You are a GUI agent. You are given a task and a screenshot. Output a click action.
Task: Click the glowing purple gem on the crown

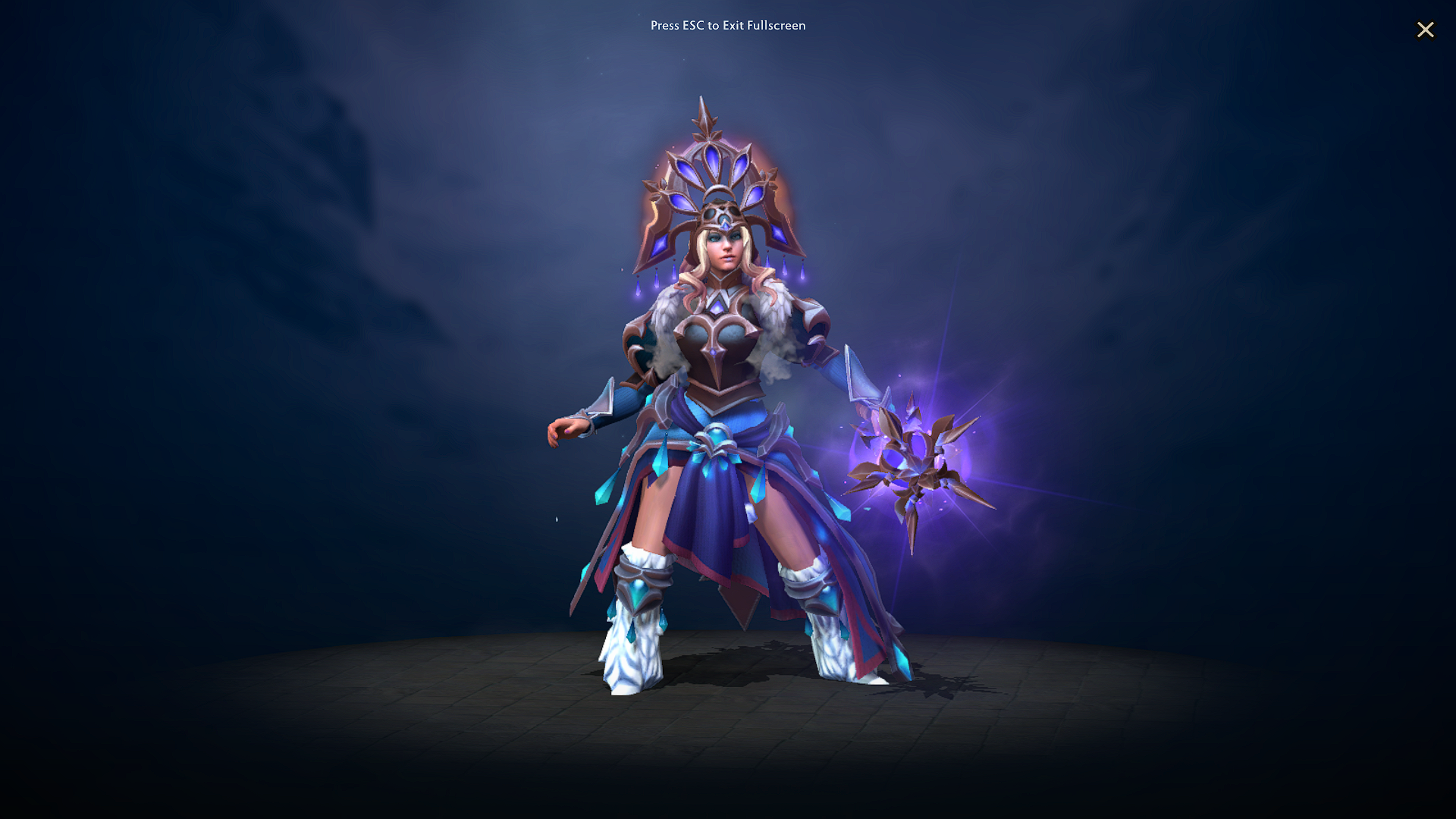[711, 162]
